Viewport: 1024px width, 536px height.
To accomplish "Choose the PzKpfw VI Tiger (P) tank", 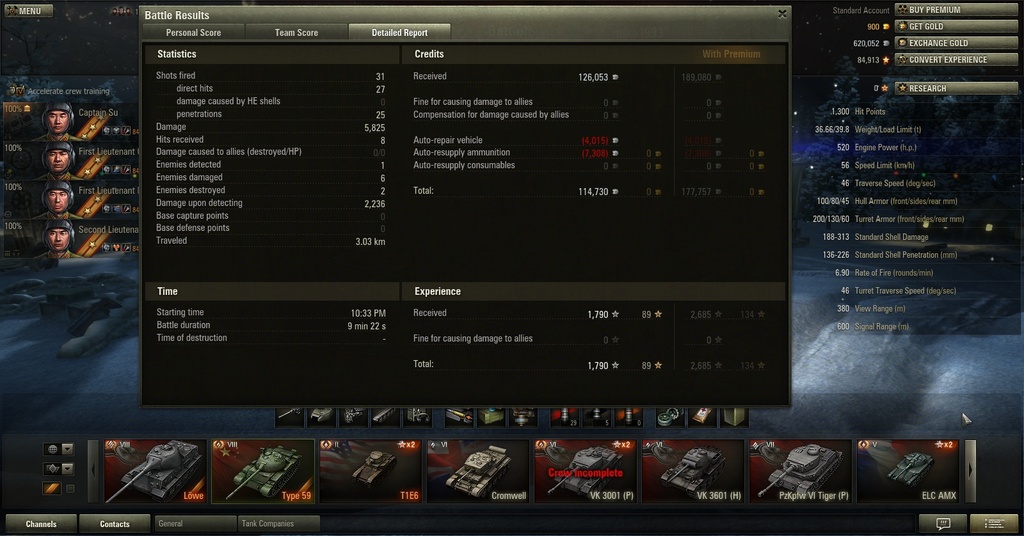I will click(800, 471).
